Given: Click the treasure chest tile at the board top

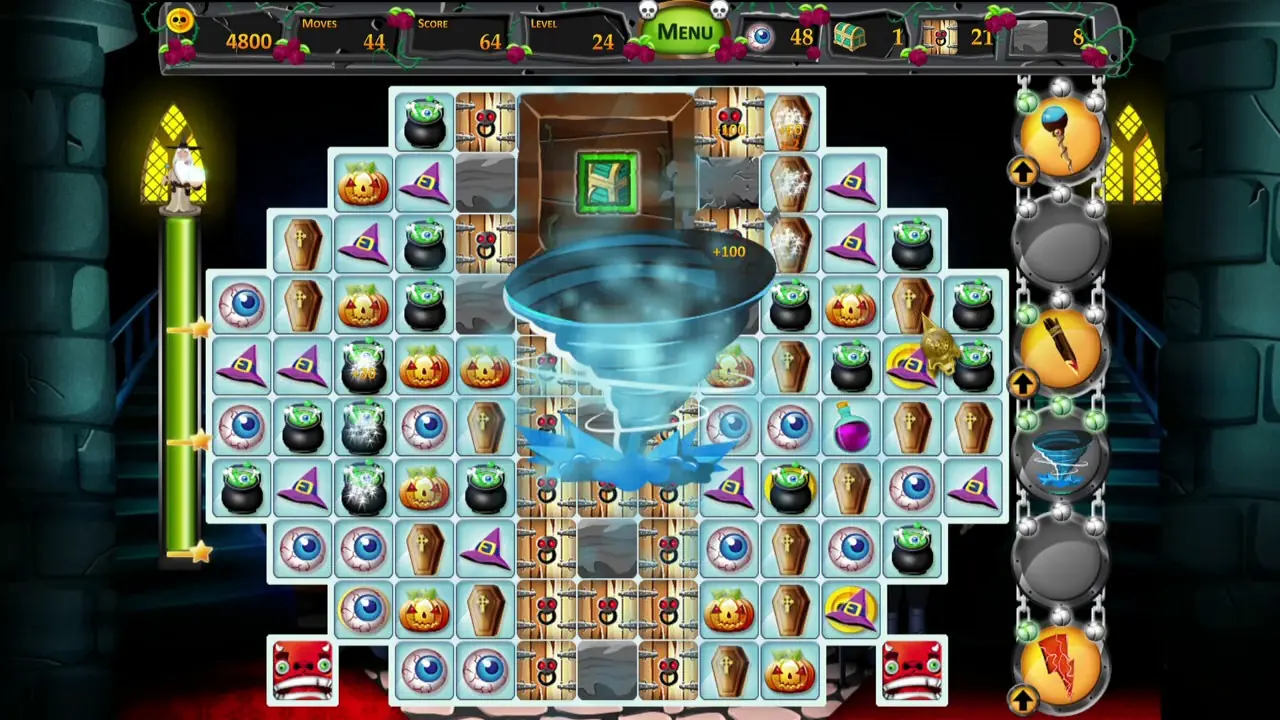Looking at the screenshot, I should [608, 183].
